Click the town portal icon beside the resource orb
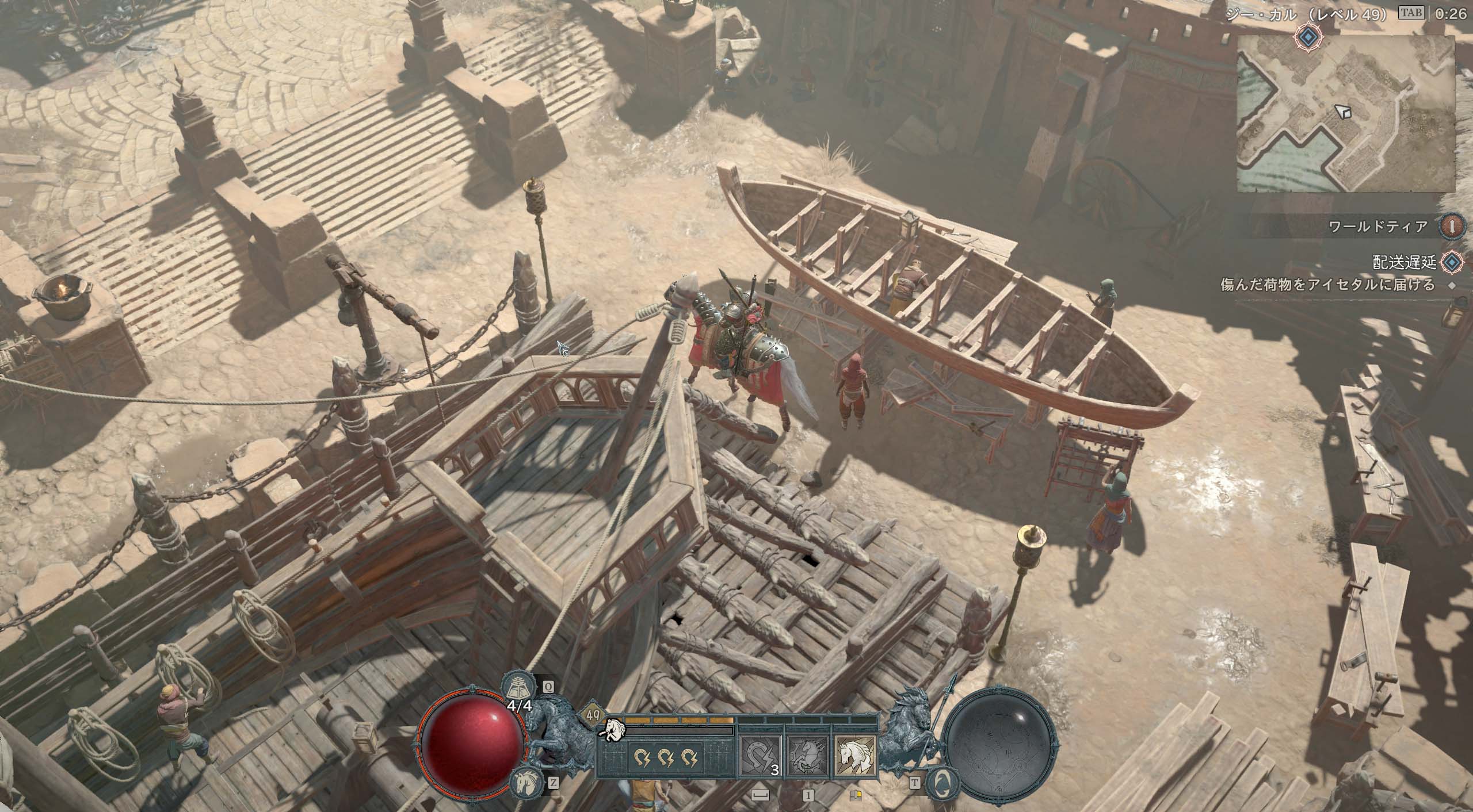 (x=942, y=782)
